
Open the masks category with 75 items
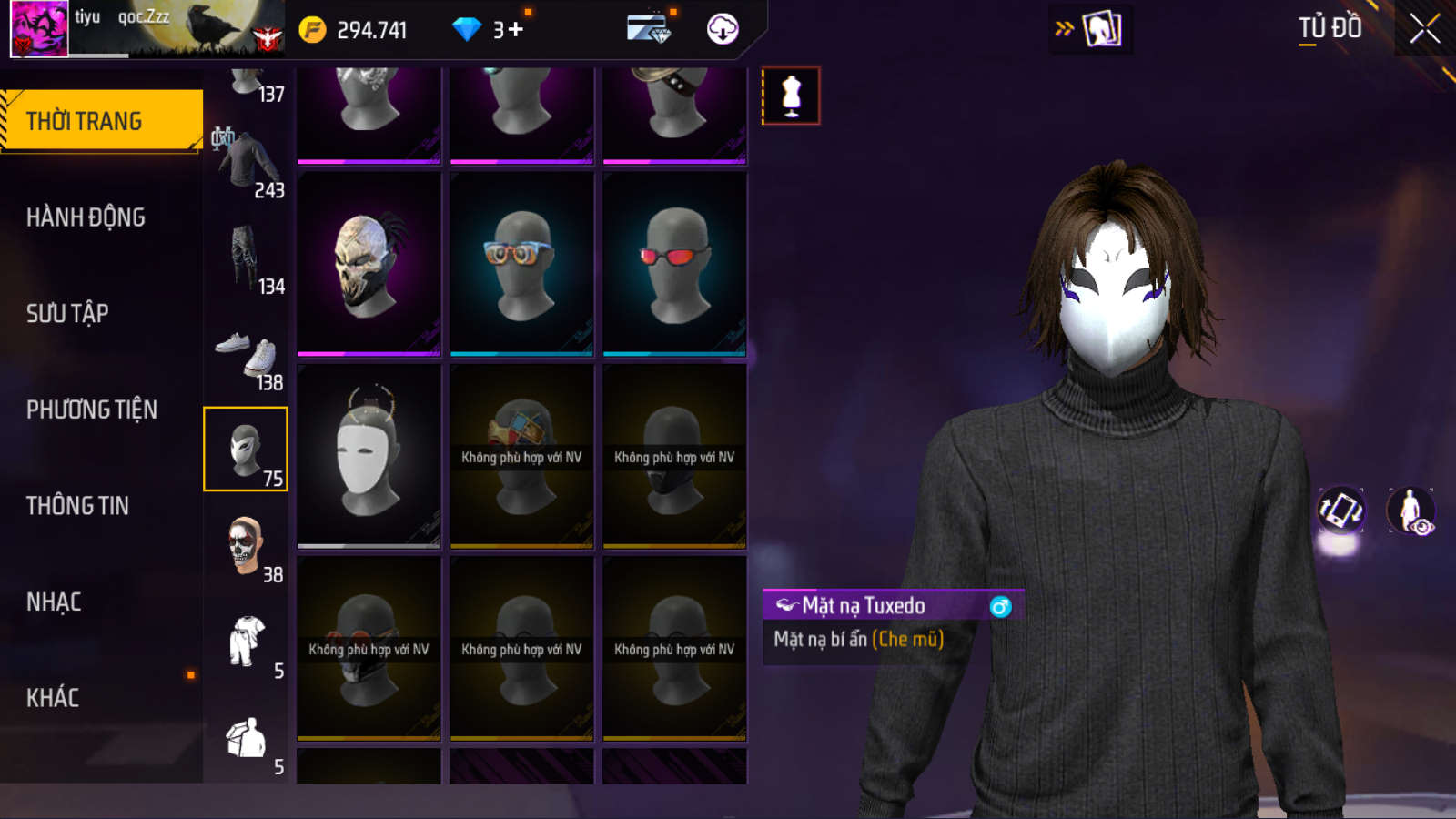point(246,450)
